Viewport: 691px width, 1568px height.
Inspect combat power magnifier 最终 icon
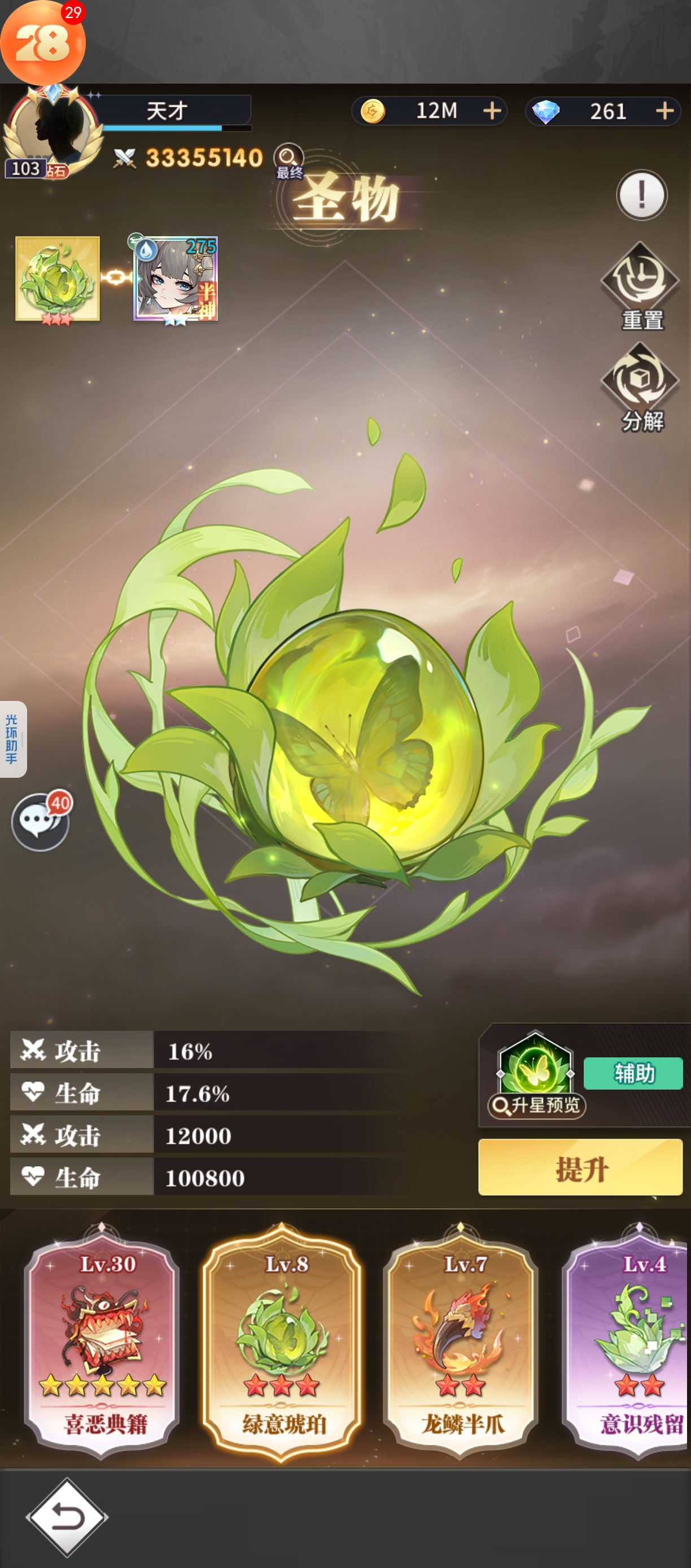click(289, 160)
